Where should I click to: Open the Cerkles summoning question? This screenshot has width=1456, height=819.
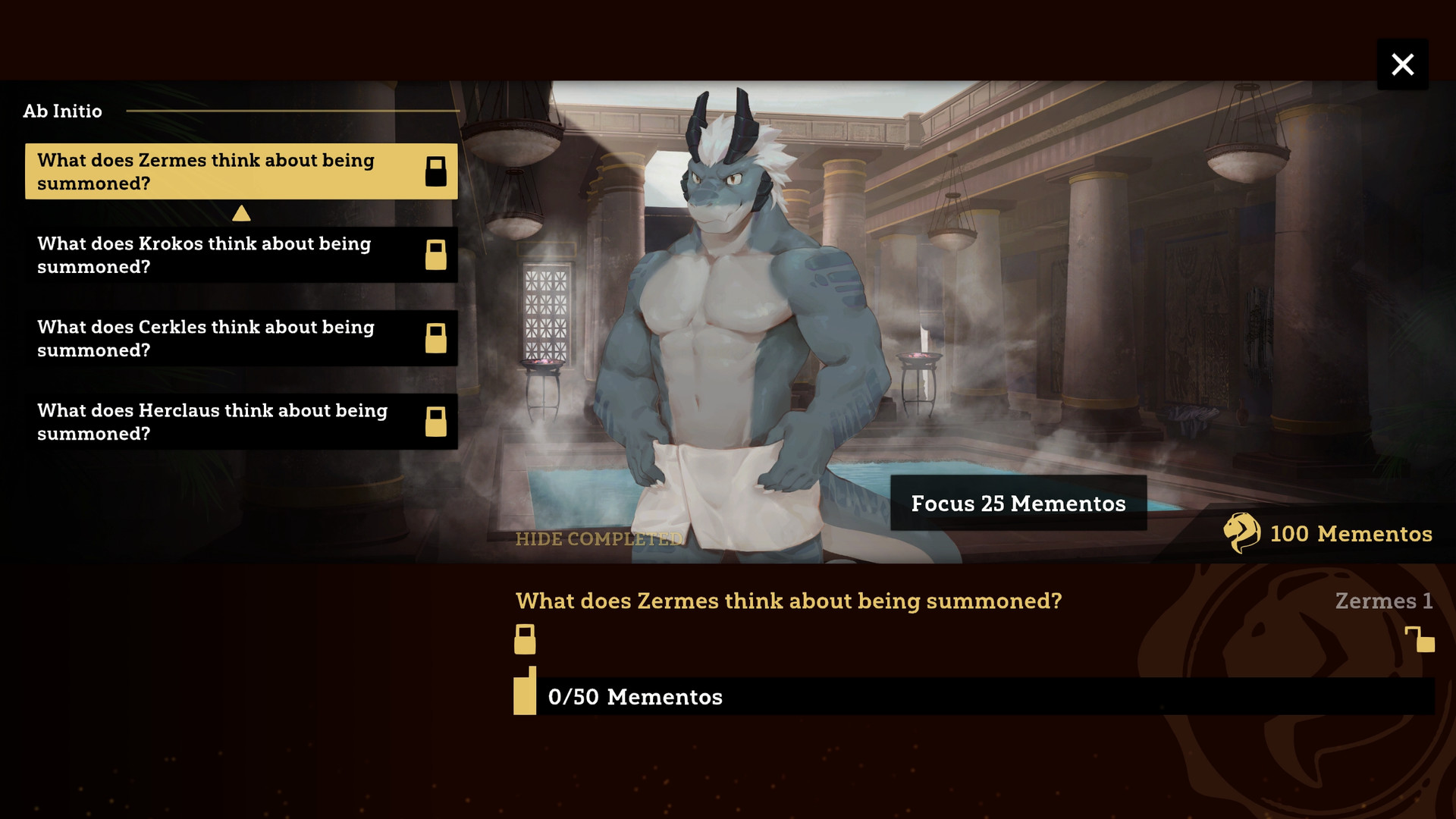(x=240, y=338)
